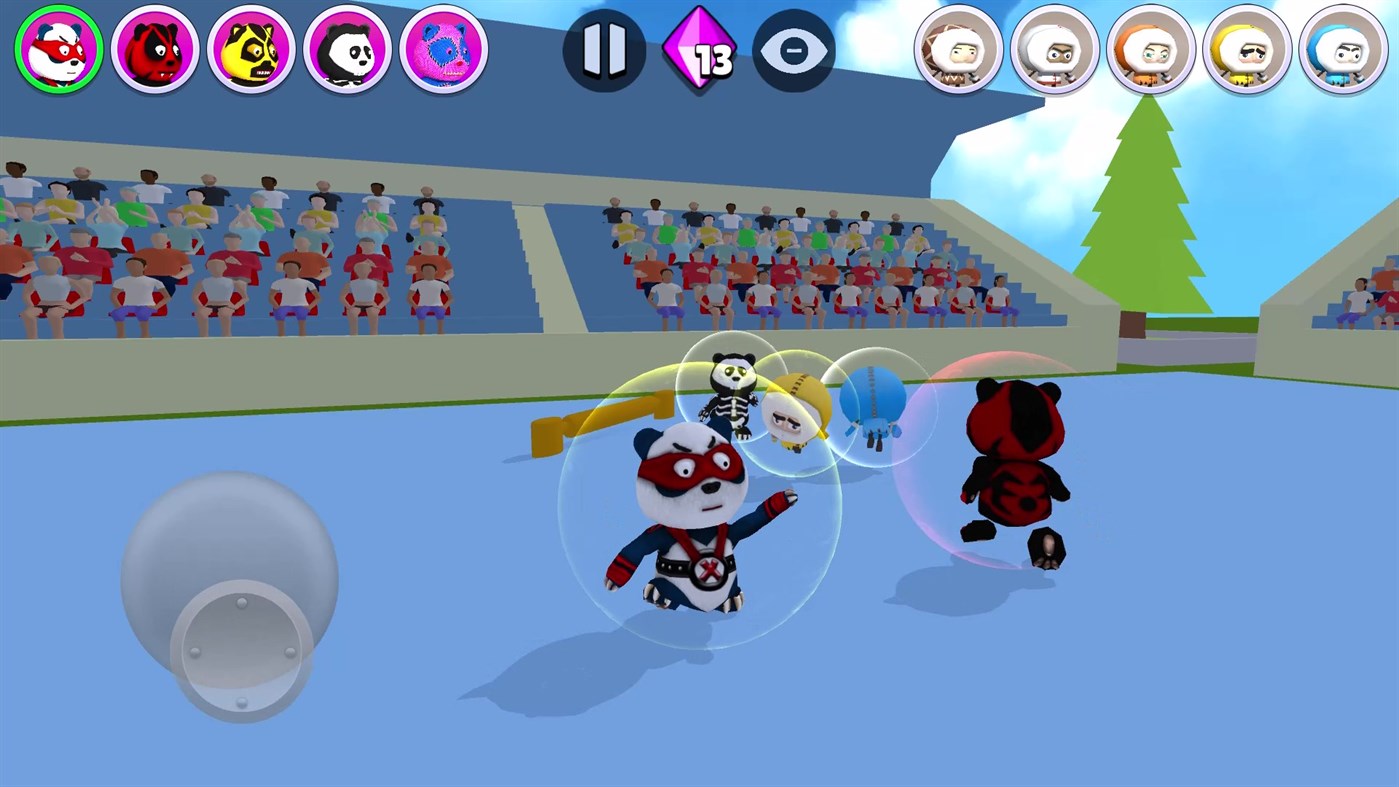Select the yellow luchador panda avatar
This screenshot has width=1399, height=787.
point(250,49)
